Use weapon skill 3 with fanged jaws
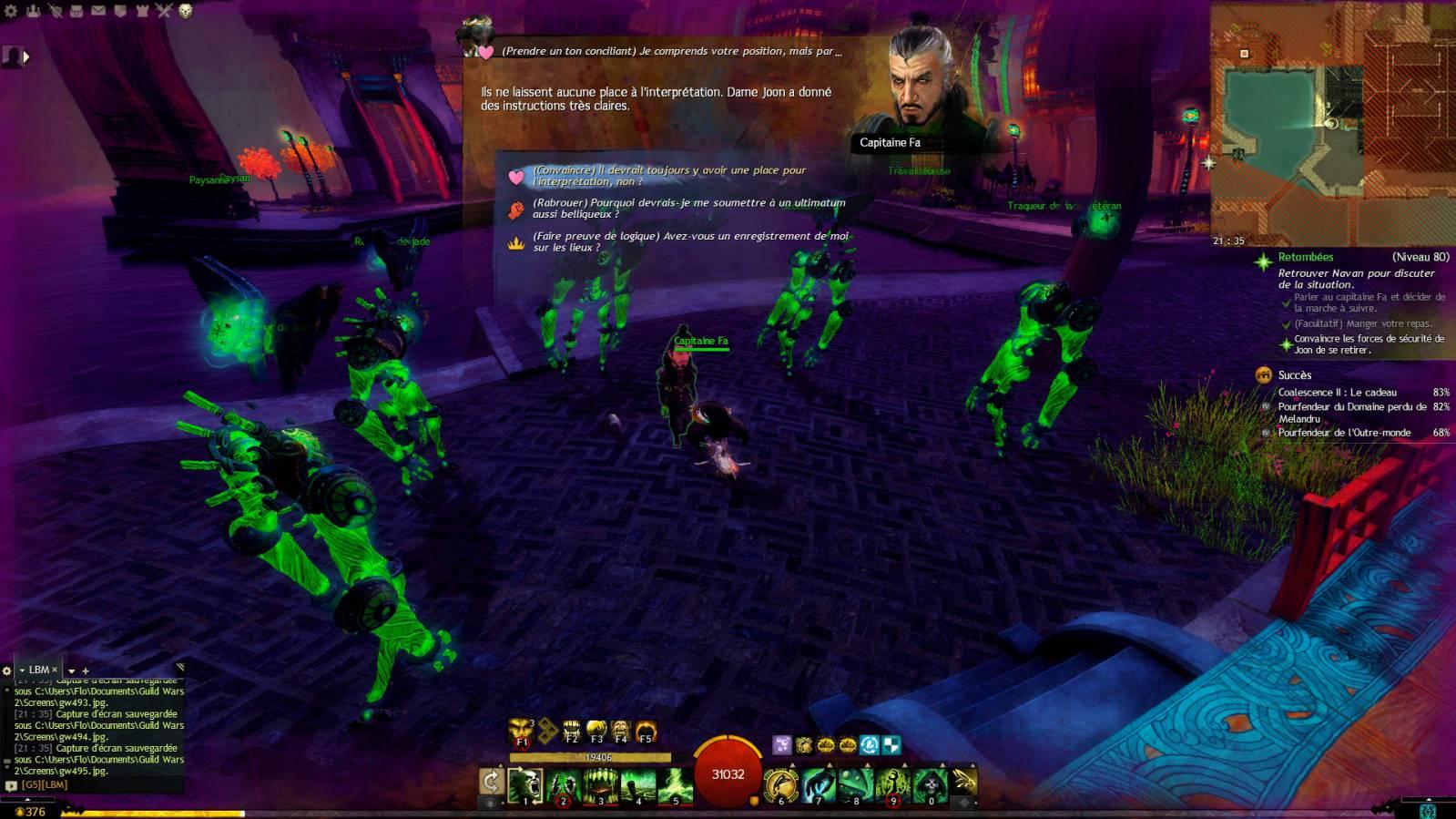This screenshot has height=819, width=1456. 600,785
